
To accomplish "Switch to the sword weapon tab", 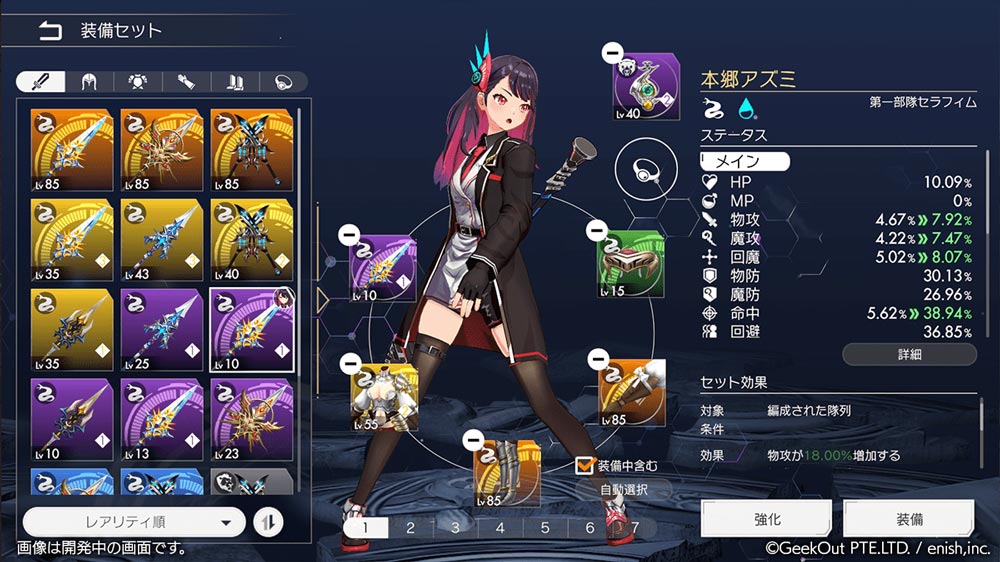I will (42, 82).
